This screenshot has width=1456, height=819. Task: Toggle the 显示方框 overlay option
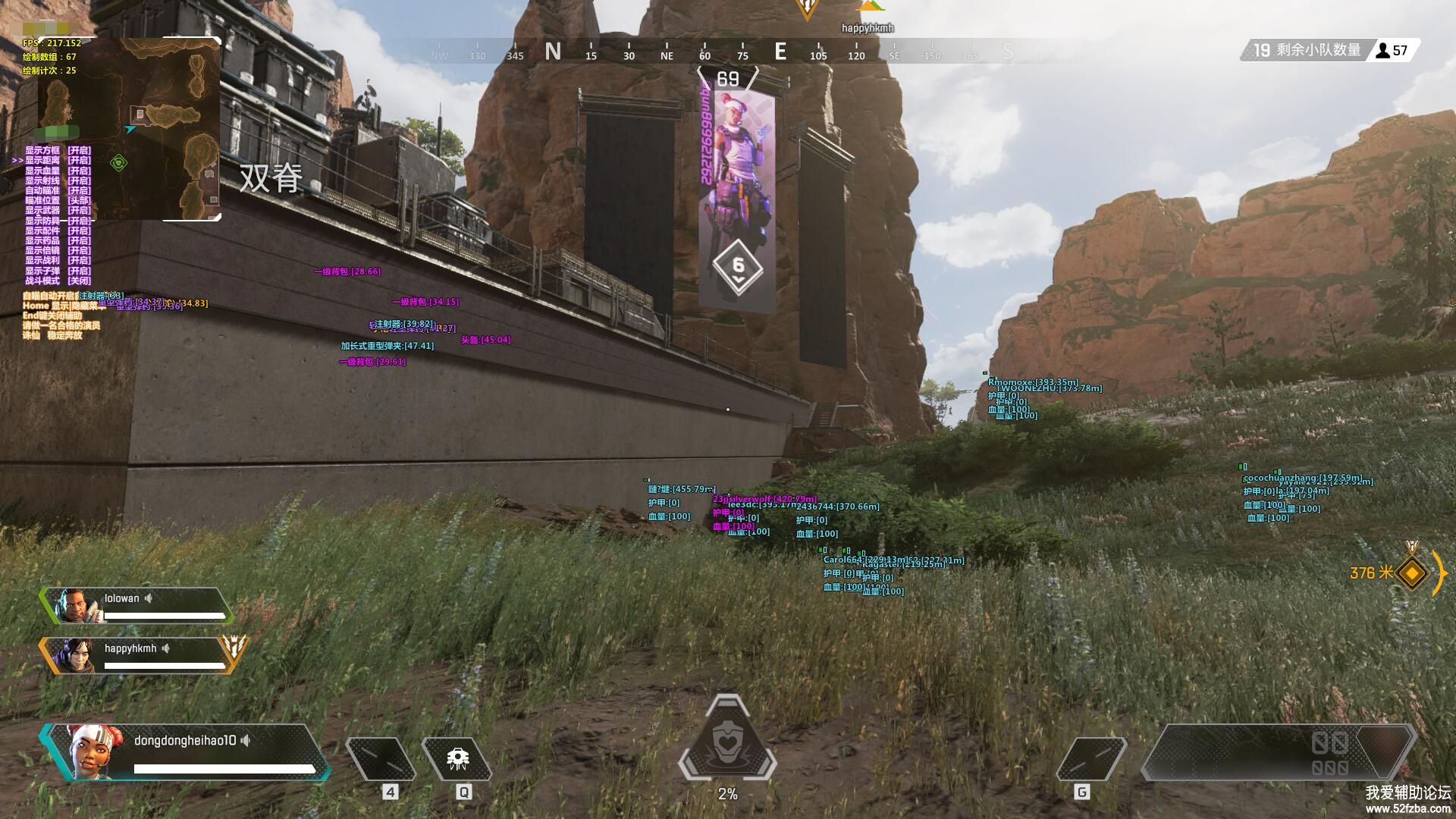[58, 150]
